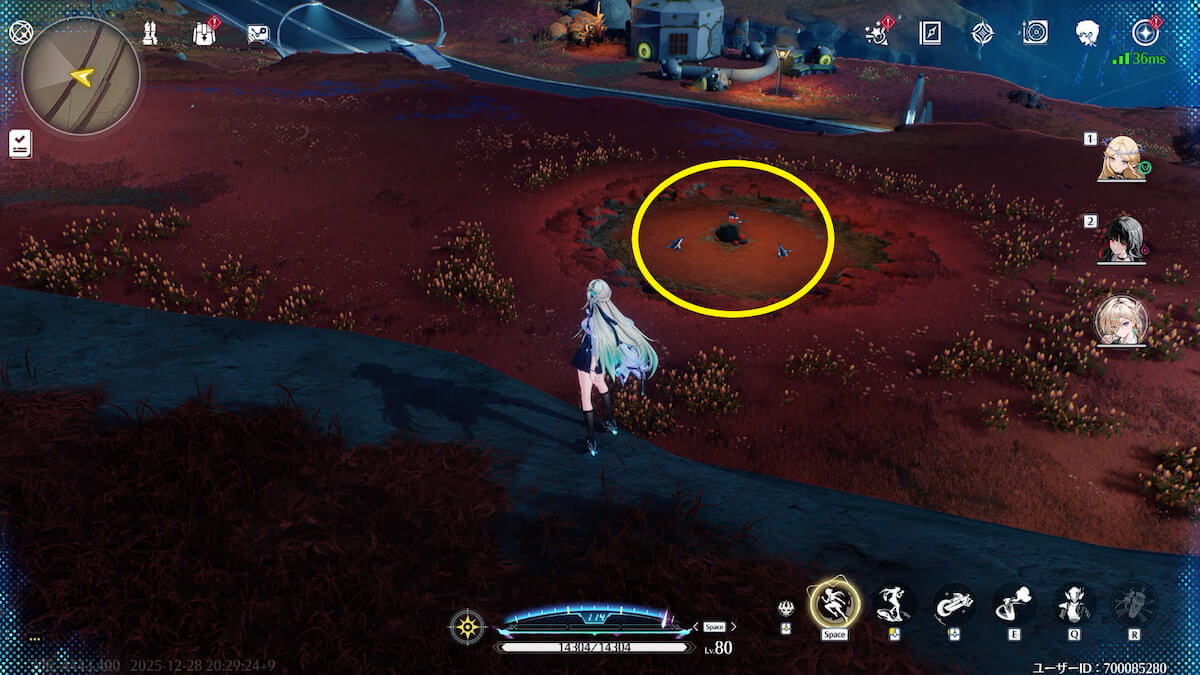The width and height of the screenshot is (1200, 675).
Task: Click the gold sun emblem beside health bar
Action: coord(467,627)
